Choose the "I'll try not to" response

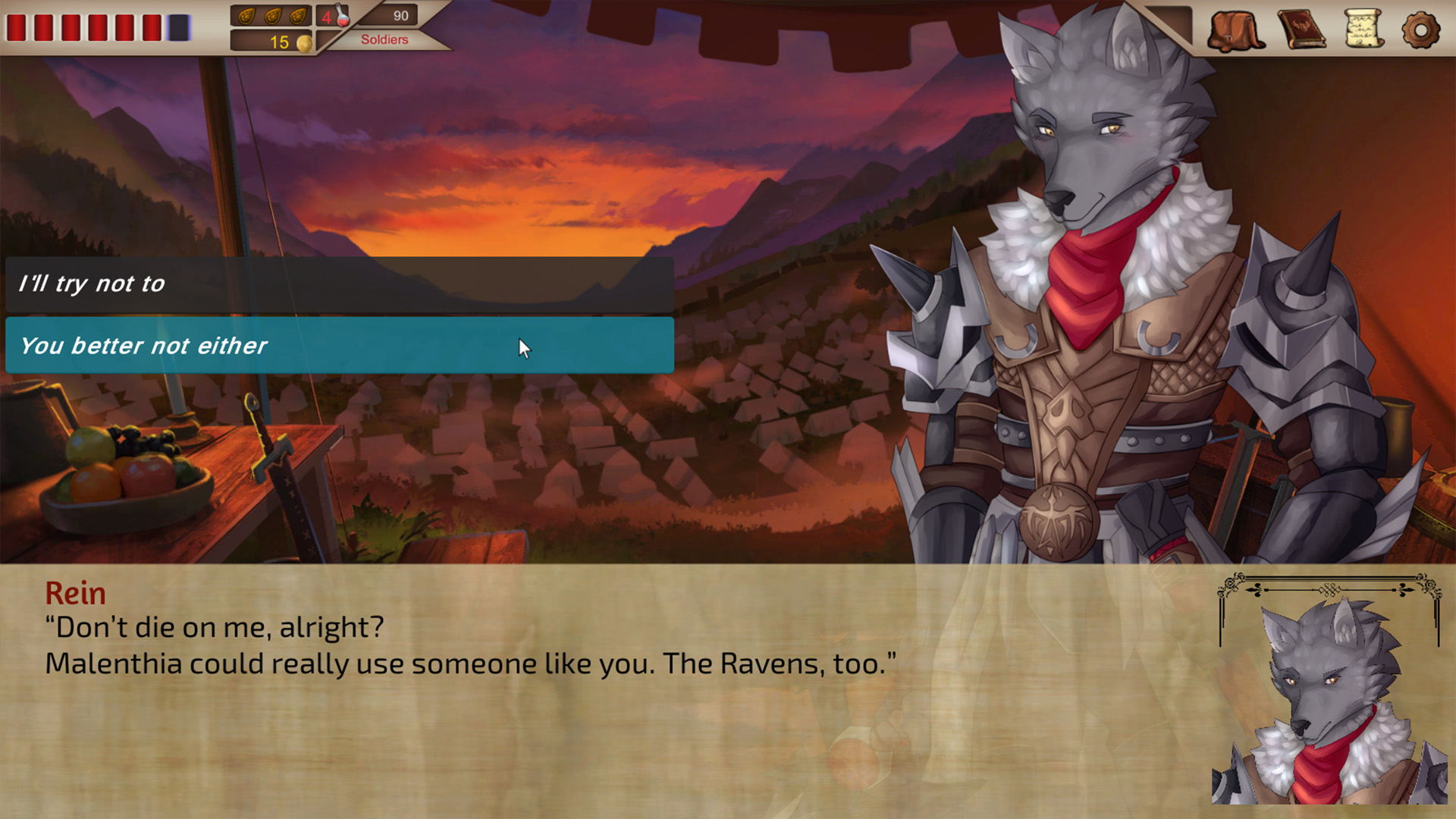340,284
